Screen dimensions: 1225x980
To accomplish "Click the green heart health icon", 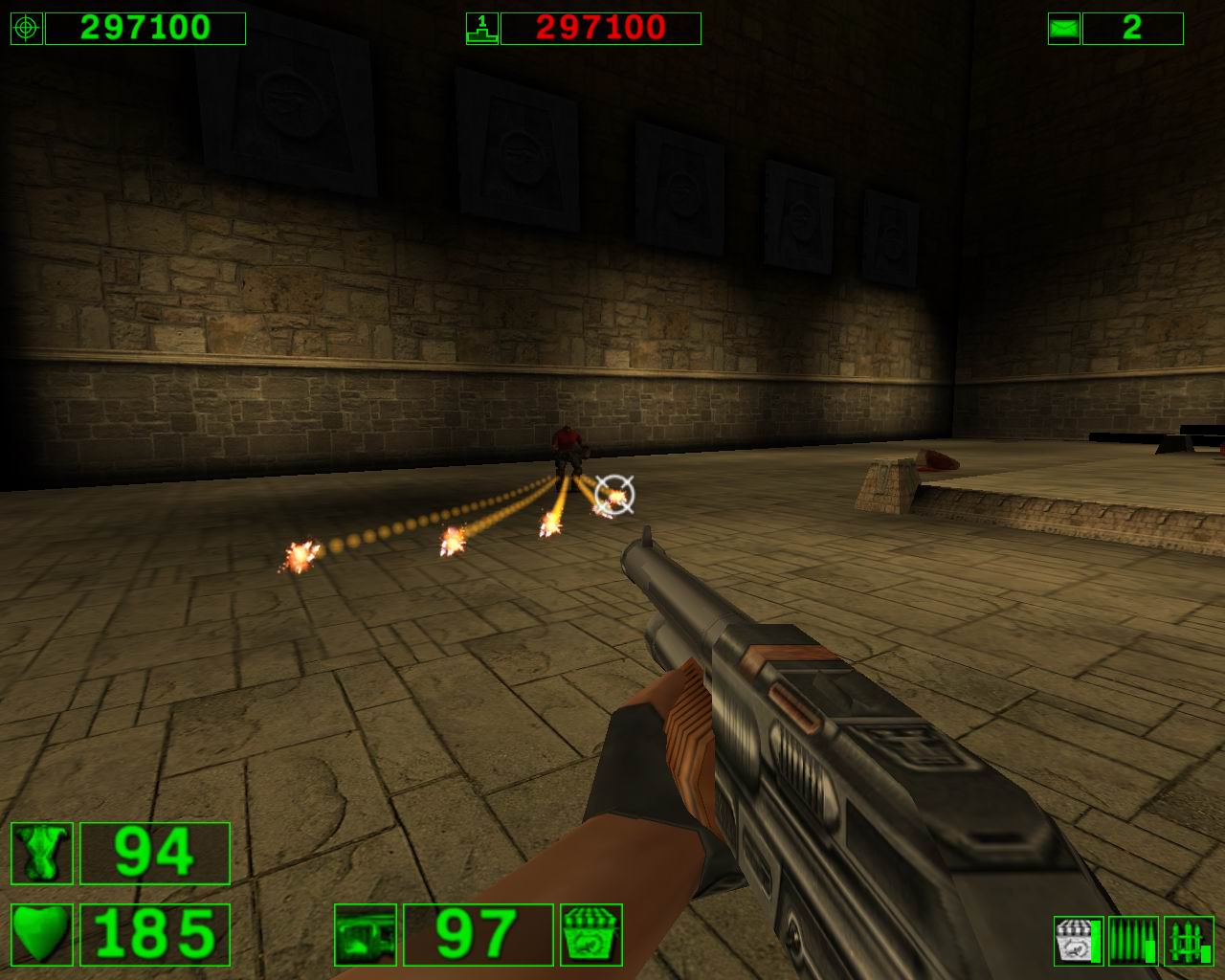I will coord(42,933).
